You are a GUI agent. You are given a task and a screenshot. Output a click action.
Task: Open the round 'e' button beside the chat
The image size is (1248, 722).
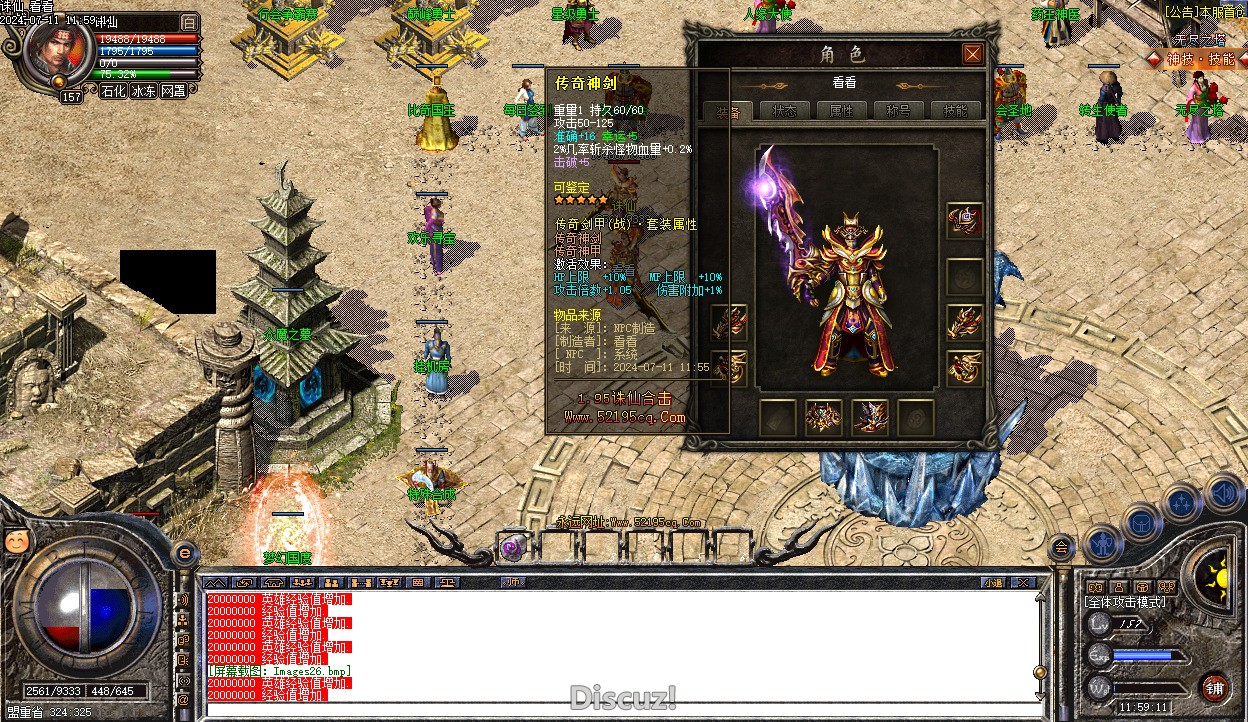[185, 553]
